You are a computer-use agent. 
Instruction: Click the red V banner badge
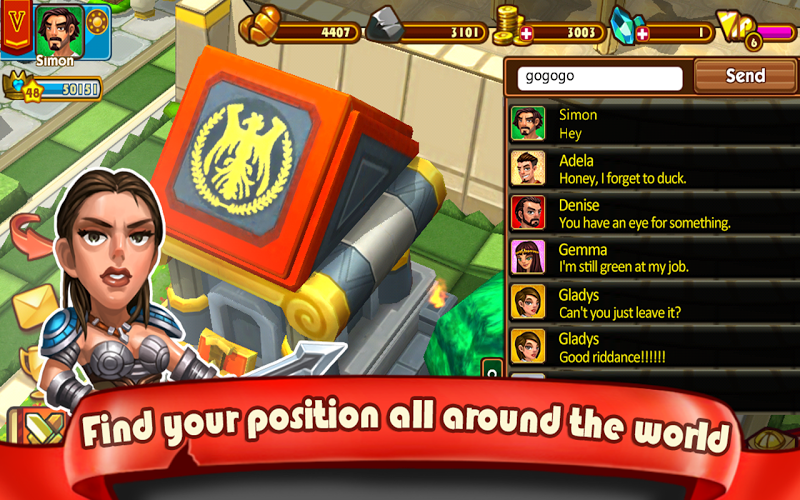pos(15,28)
